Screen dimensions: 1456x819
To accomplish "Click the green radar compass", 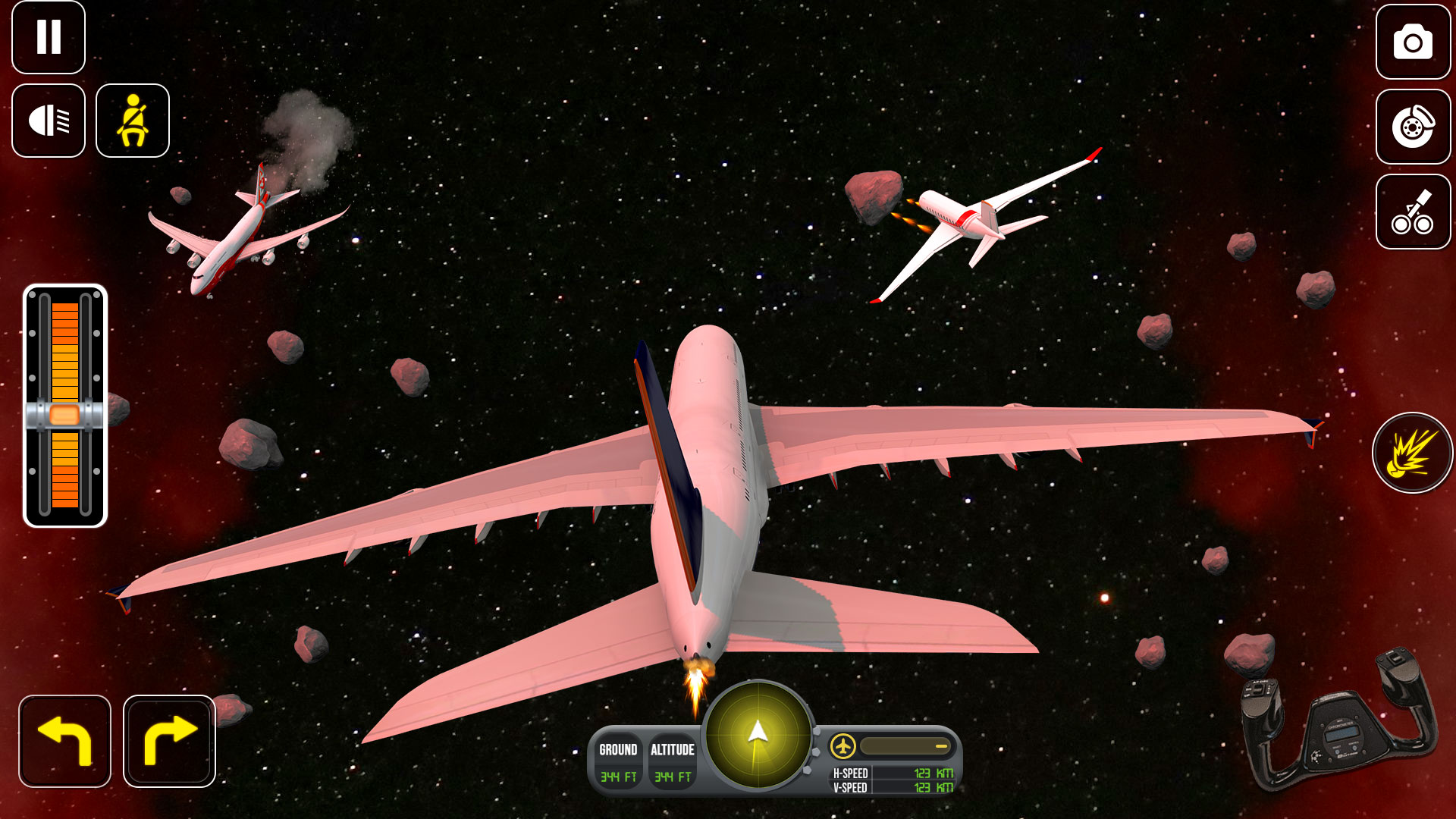I will (758, 734).
